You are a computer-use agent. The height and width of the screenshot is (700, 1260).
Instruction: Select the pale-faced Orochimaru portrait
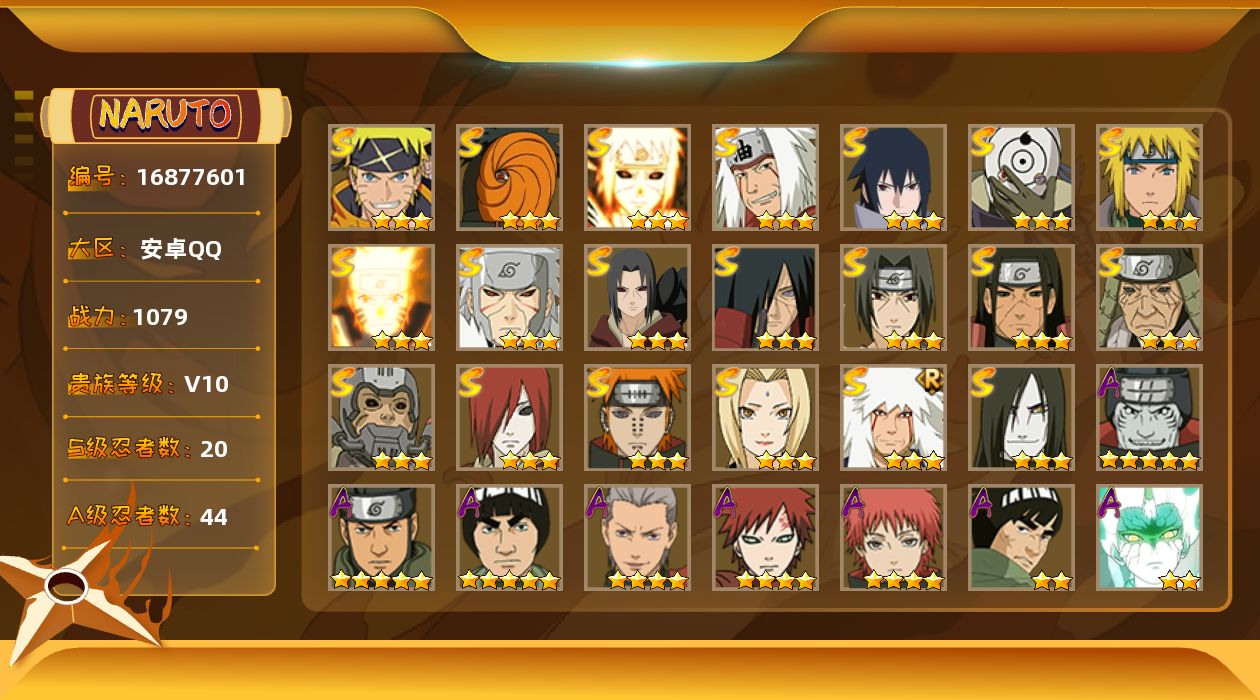coord(1021,417)
